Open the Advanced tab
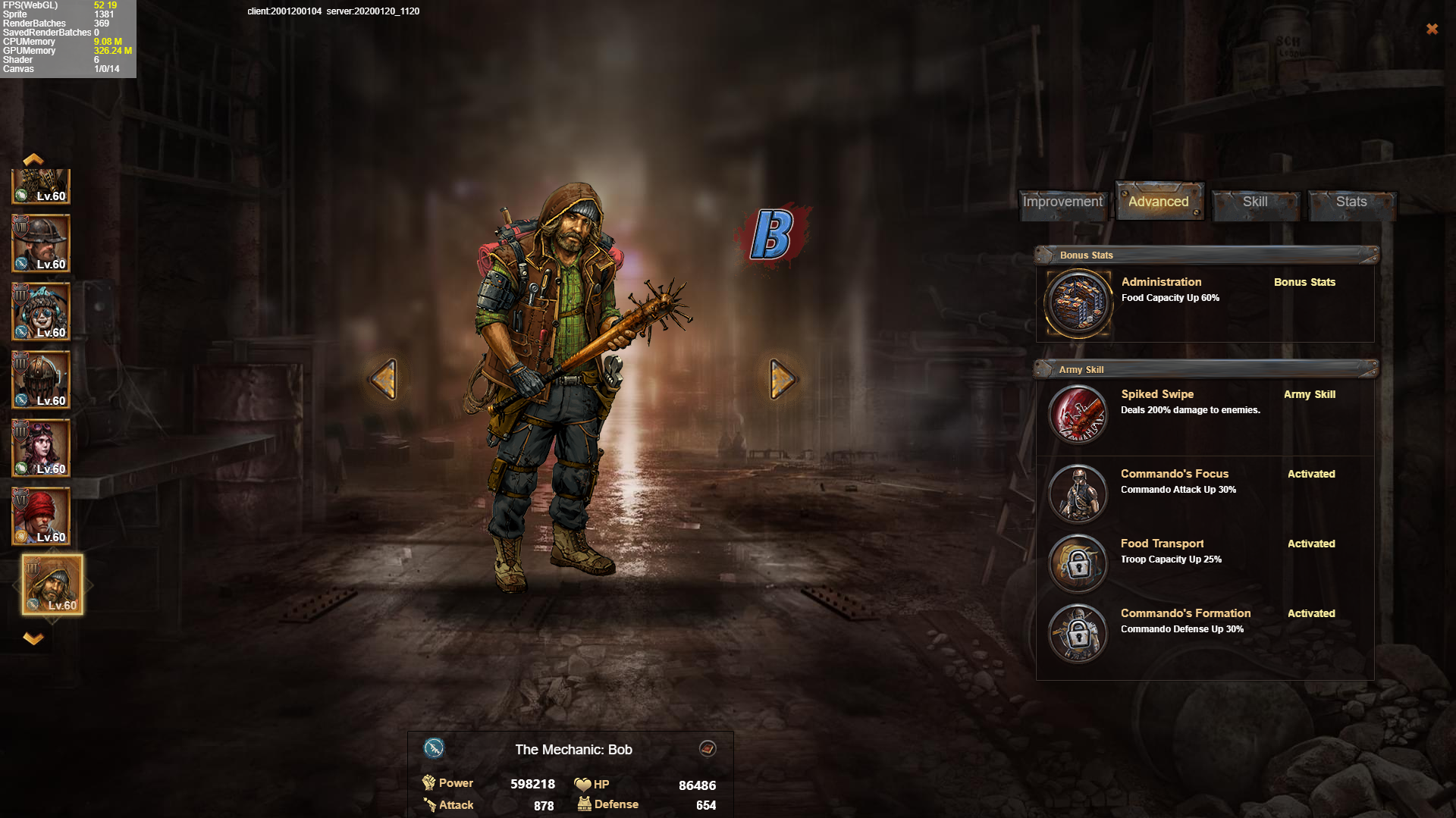The width and height of the screenshot is (1456, 818). [x=1159, y=202]
